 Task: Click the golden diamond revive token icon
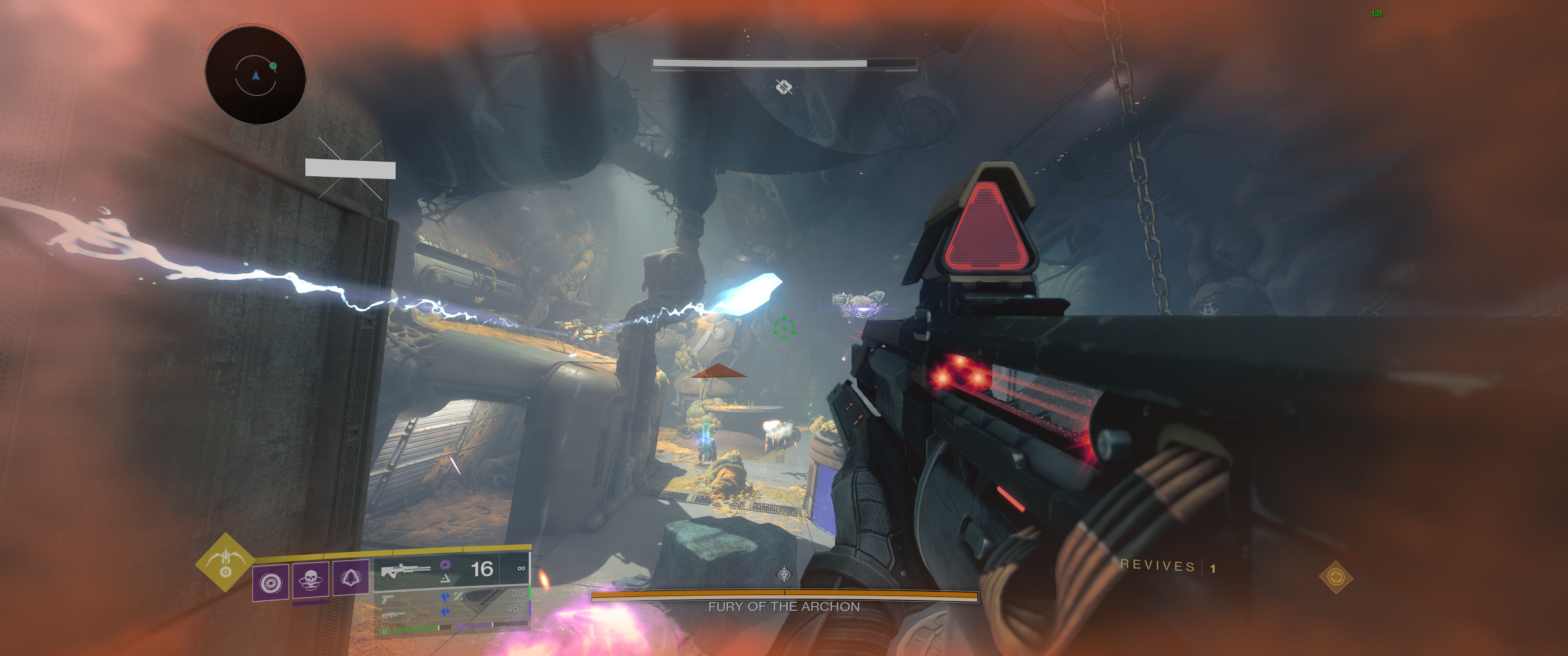pos(1336,577)
